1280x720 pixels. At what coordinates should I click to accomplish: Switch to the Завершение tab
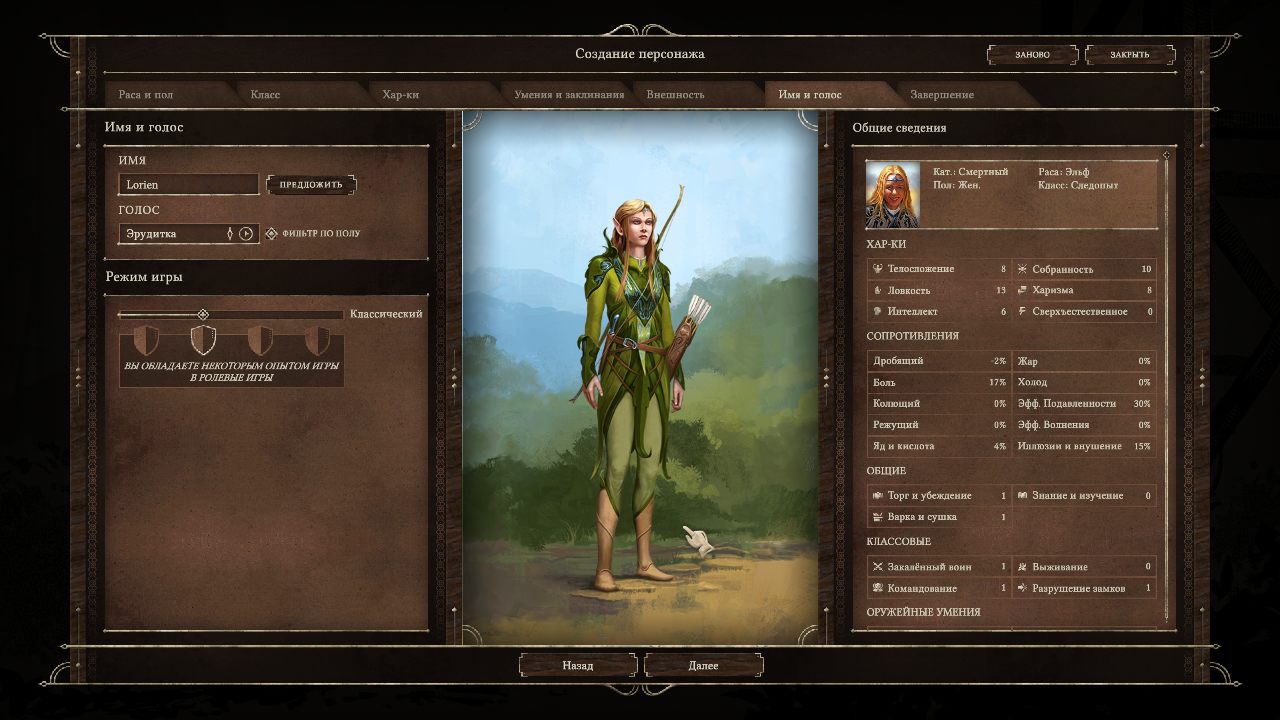(941, 95)
